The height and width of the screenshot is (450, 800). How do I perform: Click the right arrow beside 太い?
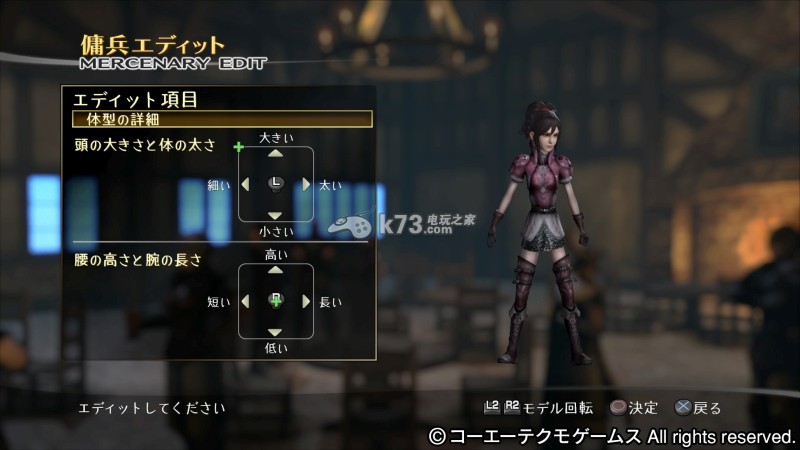point(307,185)
